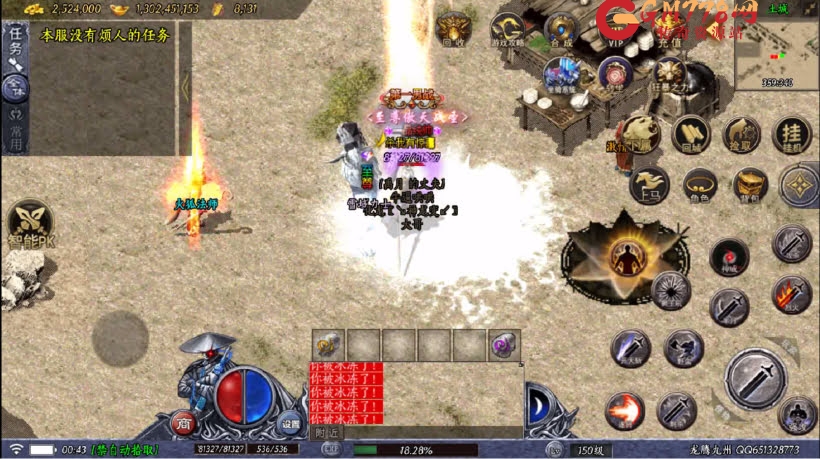The width and height of the screenshot is (820, 459).
Task: Tap the 上马 mount button
Action: pos(647,185)
